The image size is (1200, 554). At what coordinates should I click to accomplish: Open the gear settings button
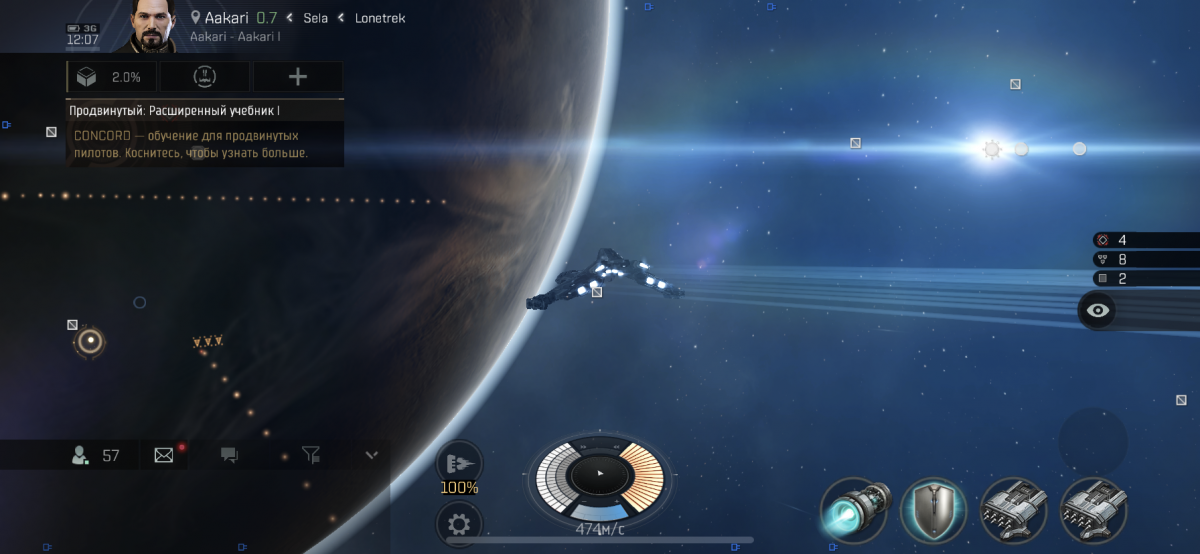point(459,523)
